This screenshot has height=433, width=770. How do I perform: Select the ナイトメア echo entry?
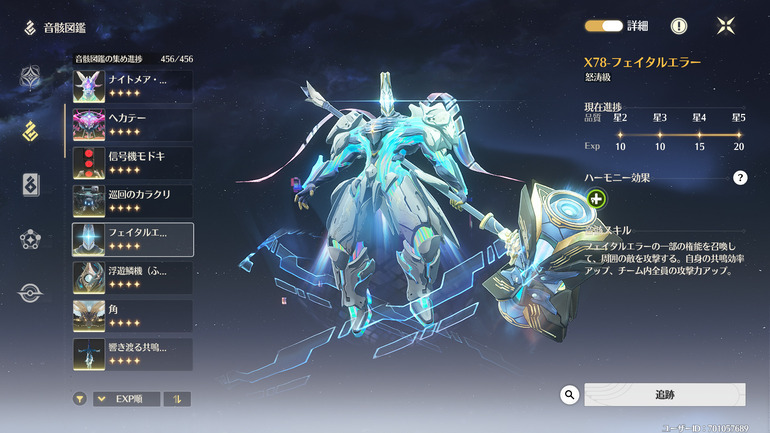(x=132, y=87)
